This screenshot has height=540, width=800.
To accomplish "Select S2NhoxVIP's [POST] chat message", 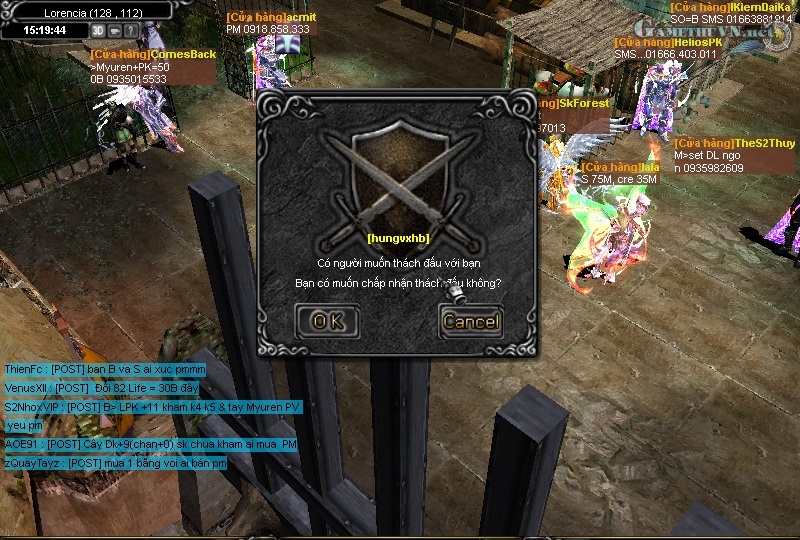I will (152, 407).
